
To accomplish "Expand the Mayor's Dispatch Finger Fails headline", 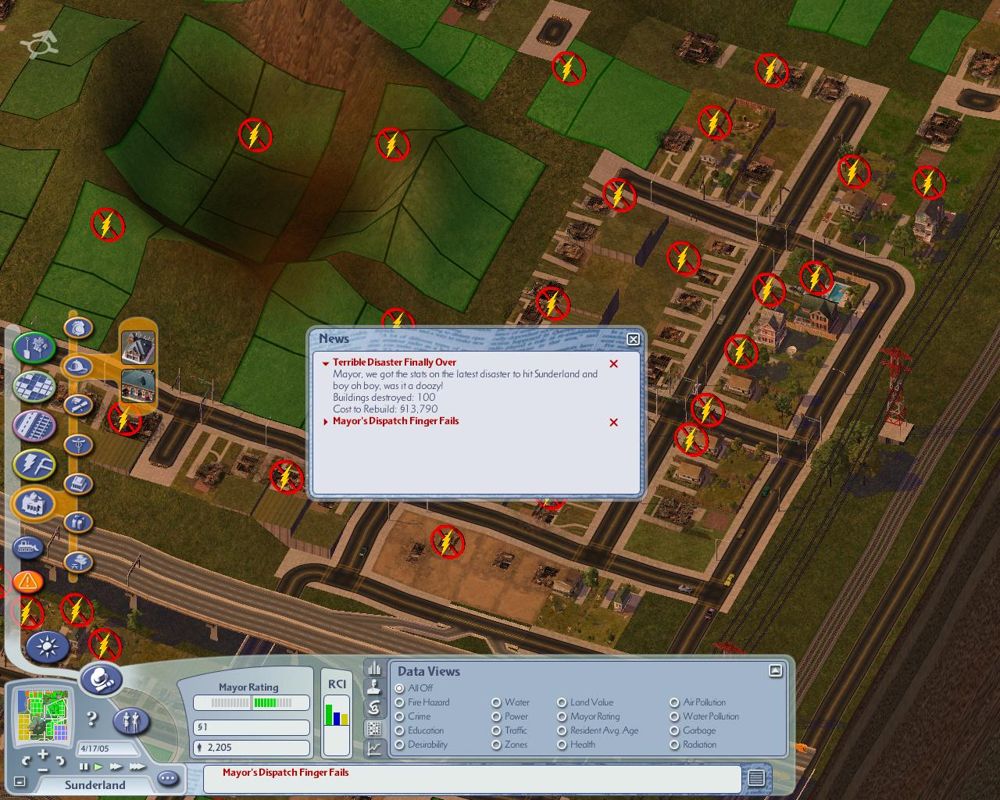I will 326,422.
